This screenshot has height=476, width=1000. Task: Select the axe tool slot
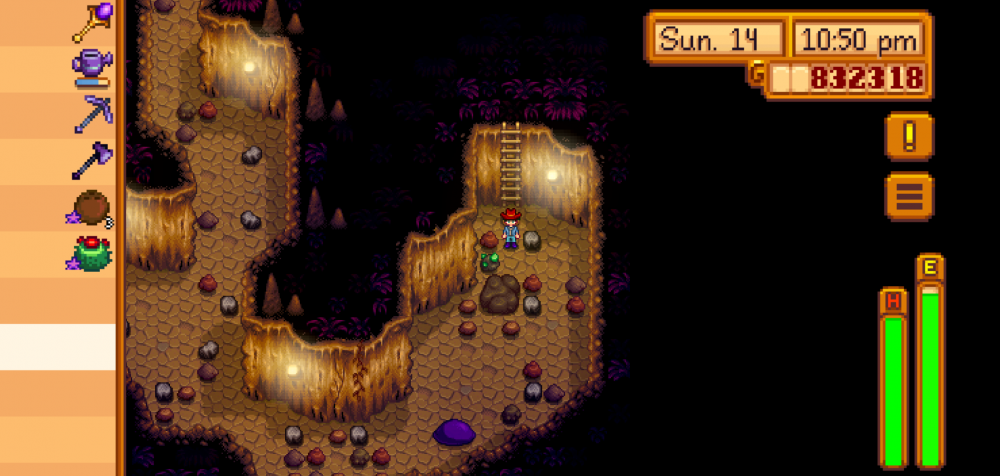(92, 160)
